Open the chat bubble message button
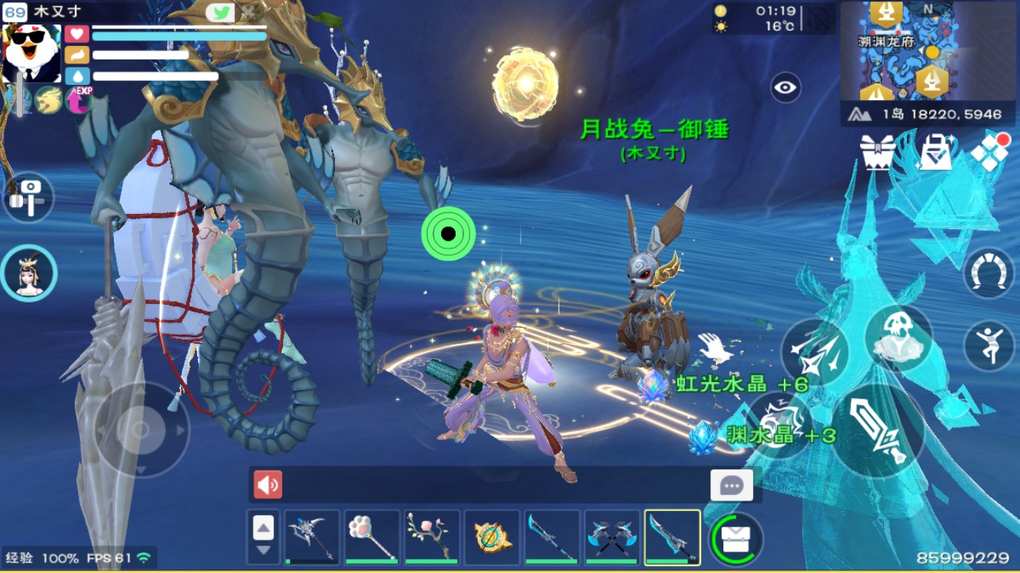 click(731, 486)
